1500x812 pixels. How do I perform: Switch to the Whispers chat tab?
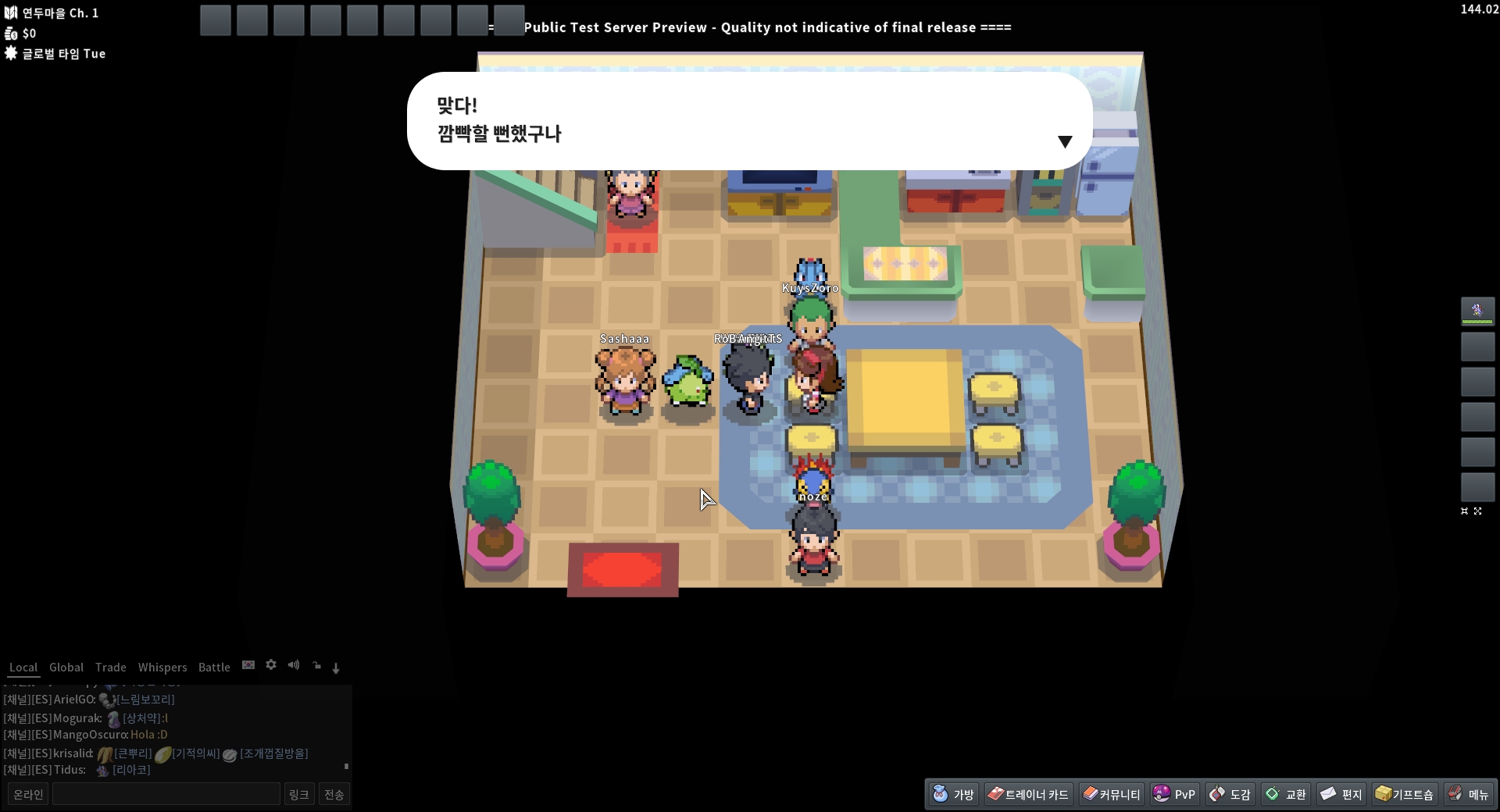pos(162,668)
